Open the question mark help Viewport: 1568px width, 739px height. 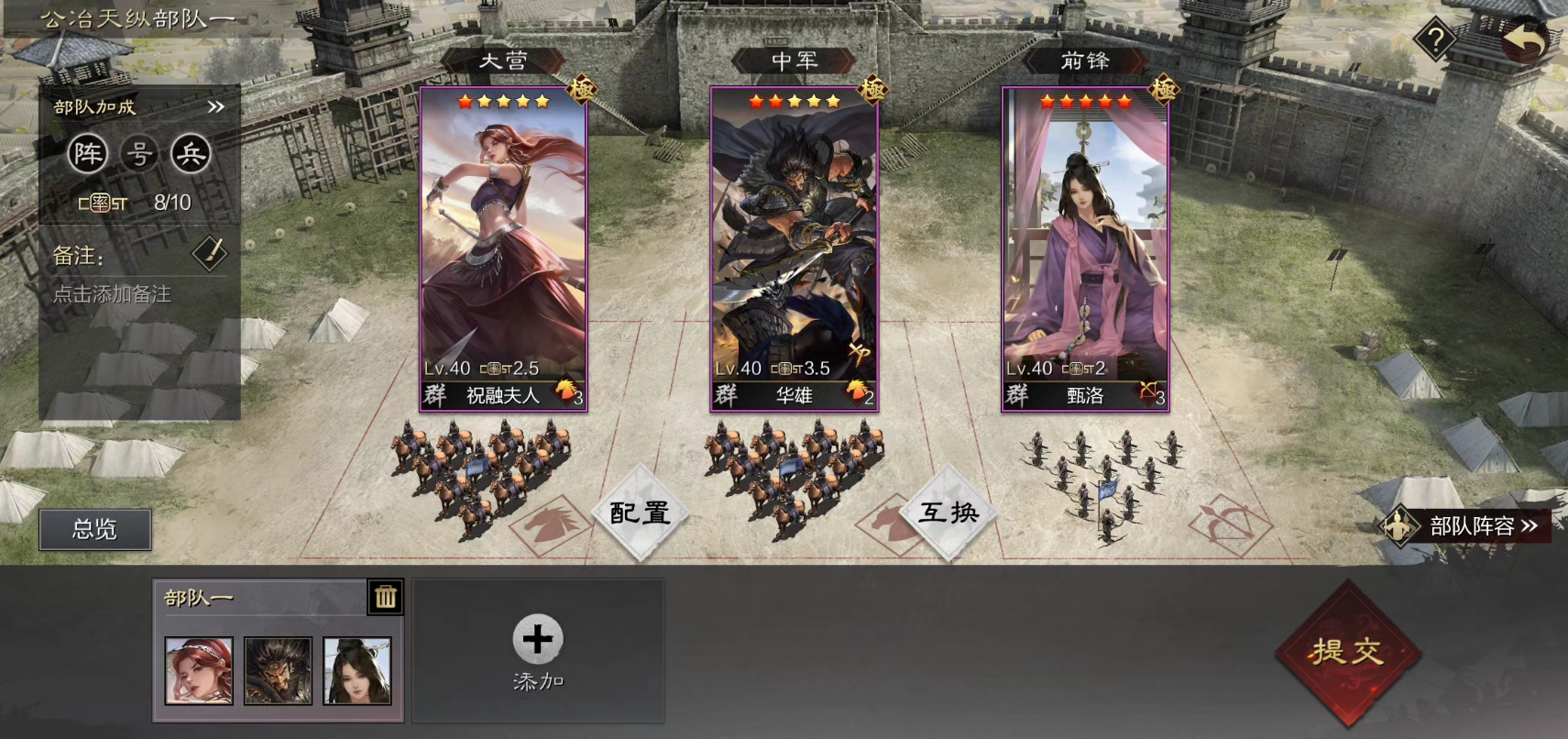click(1435, 40)
